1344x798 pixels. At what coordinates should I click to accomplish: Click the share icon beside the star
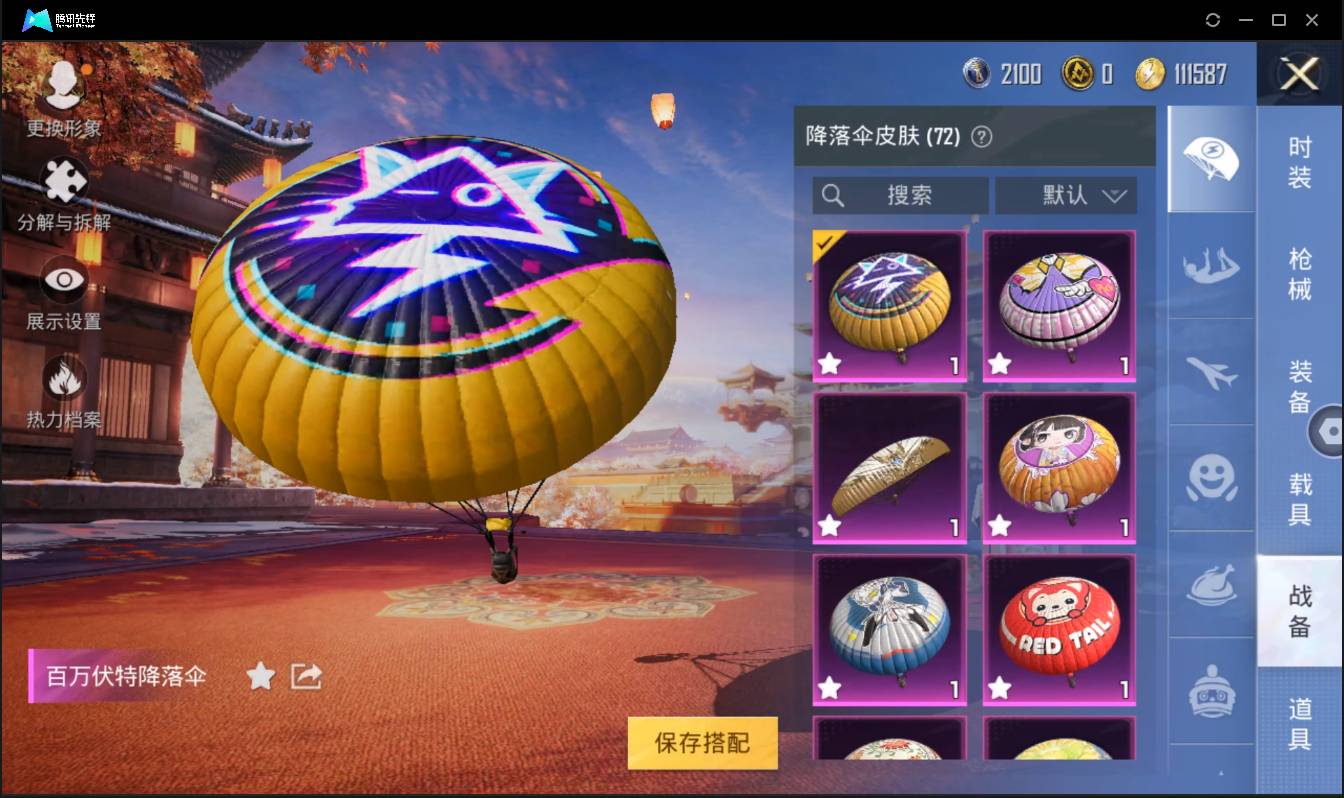pos(305,676)
